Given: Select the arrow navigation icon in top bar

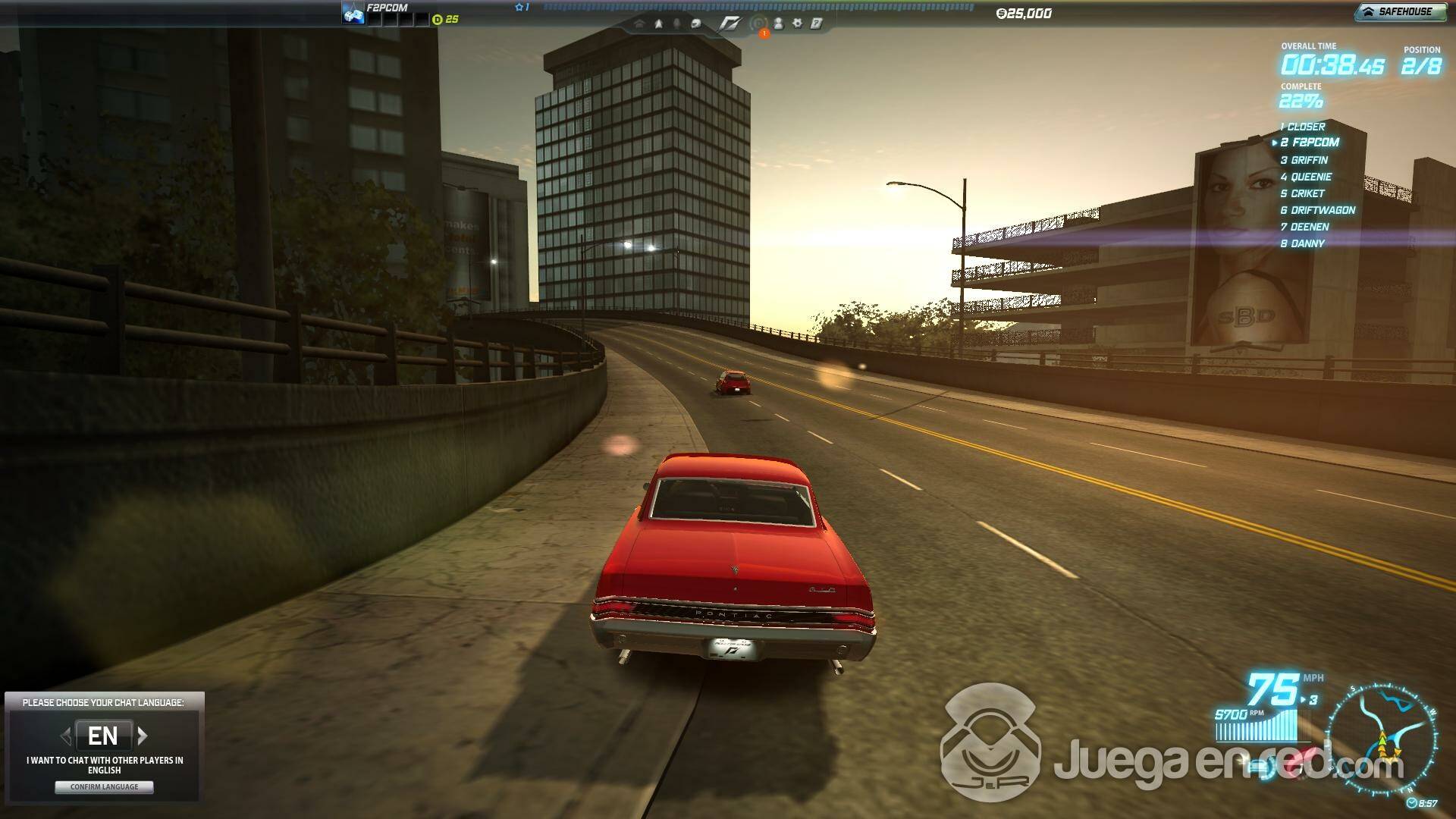Looking at the screenshot, I should (658, 24).
